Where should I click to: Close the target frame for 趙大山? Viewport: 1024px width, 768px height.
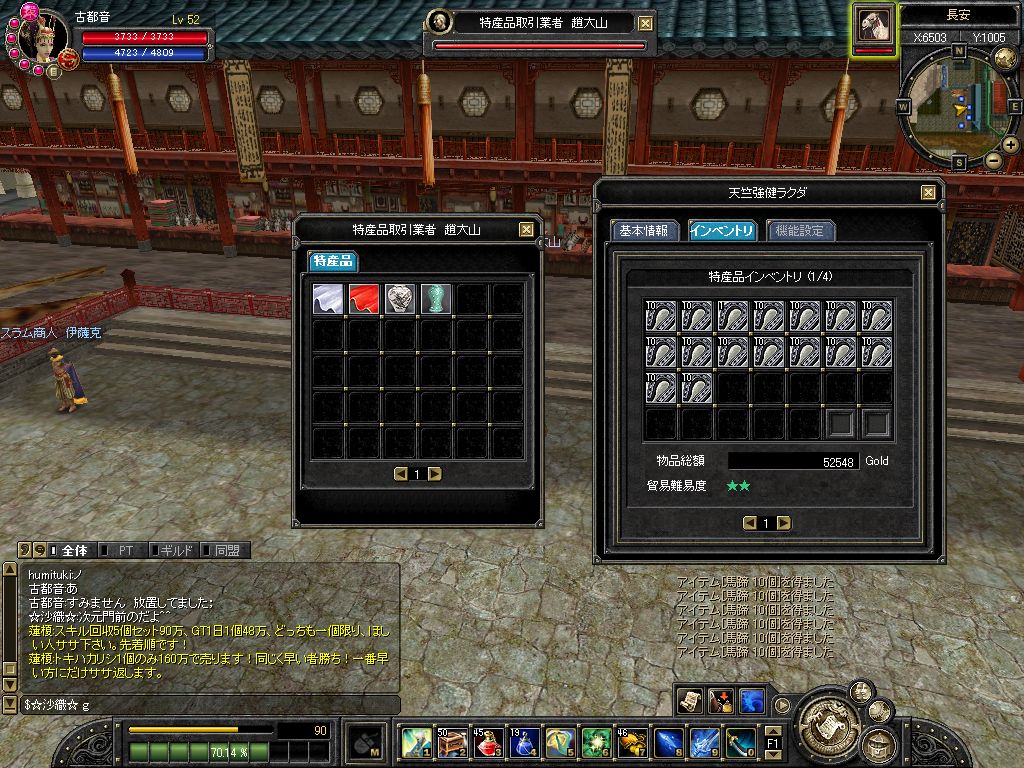coord(645,23)
